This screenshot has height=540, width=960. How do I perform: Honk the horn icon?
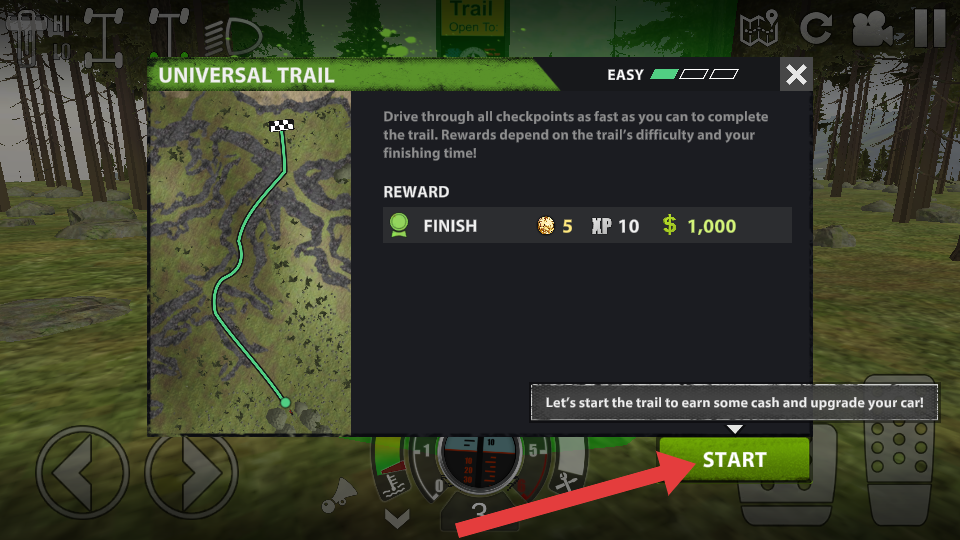(345, 489)
